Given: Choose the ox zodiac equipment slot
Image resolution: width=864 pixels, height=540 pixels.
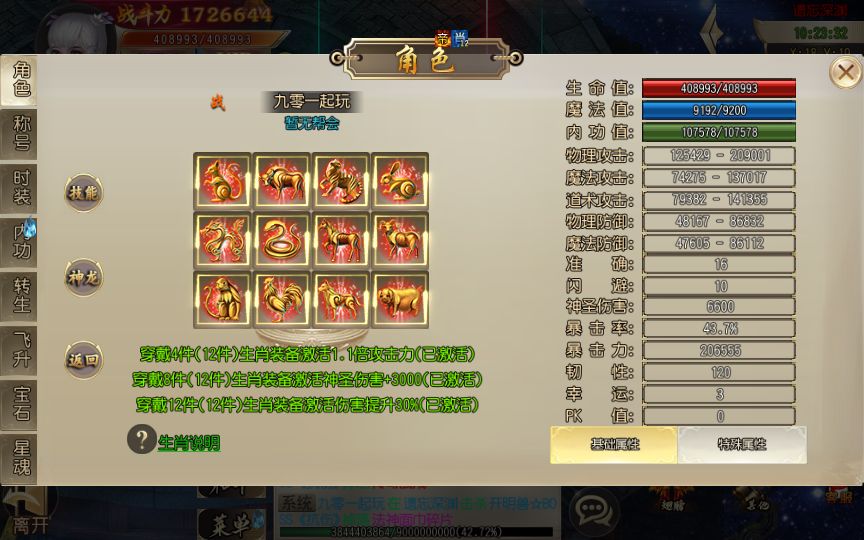Looking at the screenshot, I should click(281, 181).
